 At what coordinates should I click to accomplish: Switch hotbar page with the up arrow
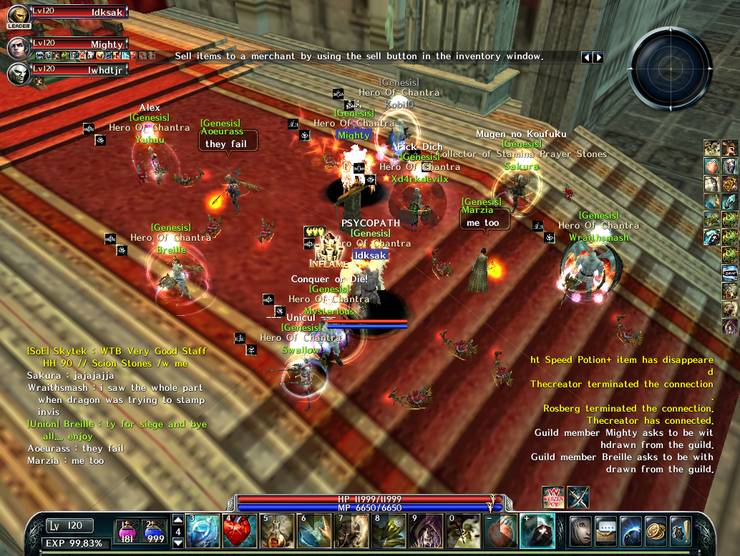pyautogui.click(x=177, y=519)
